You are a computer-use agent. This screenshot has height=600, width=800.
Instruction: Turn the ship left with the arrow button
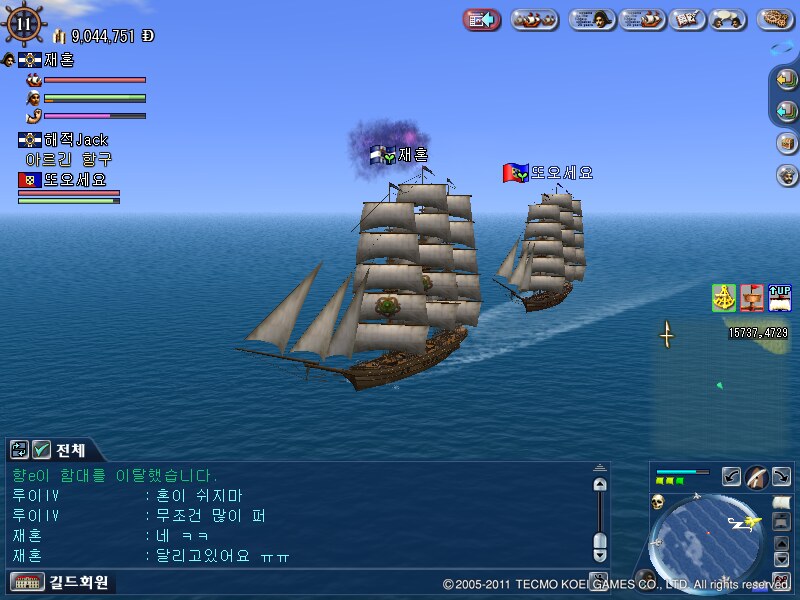click(x=731, y=476)
